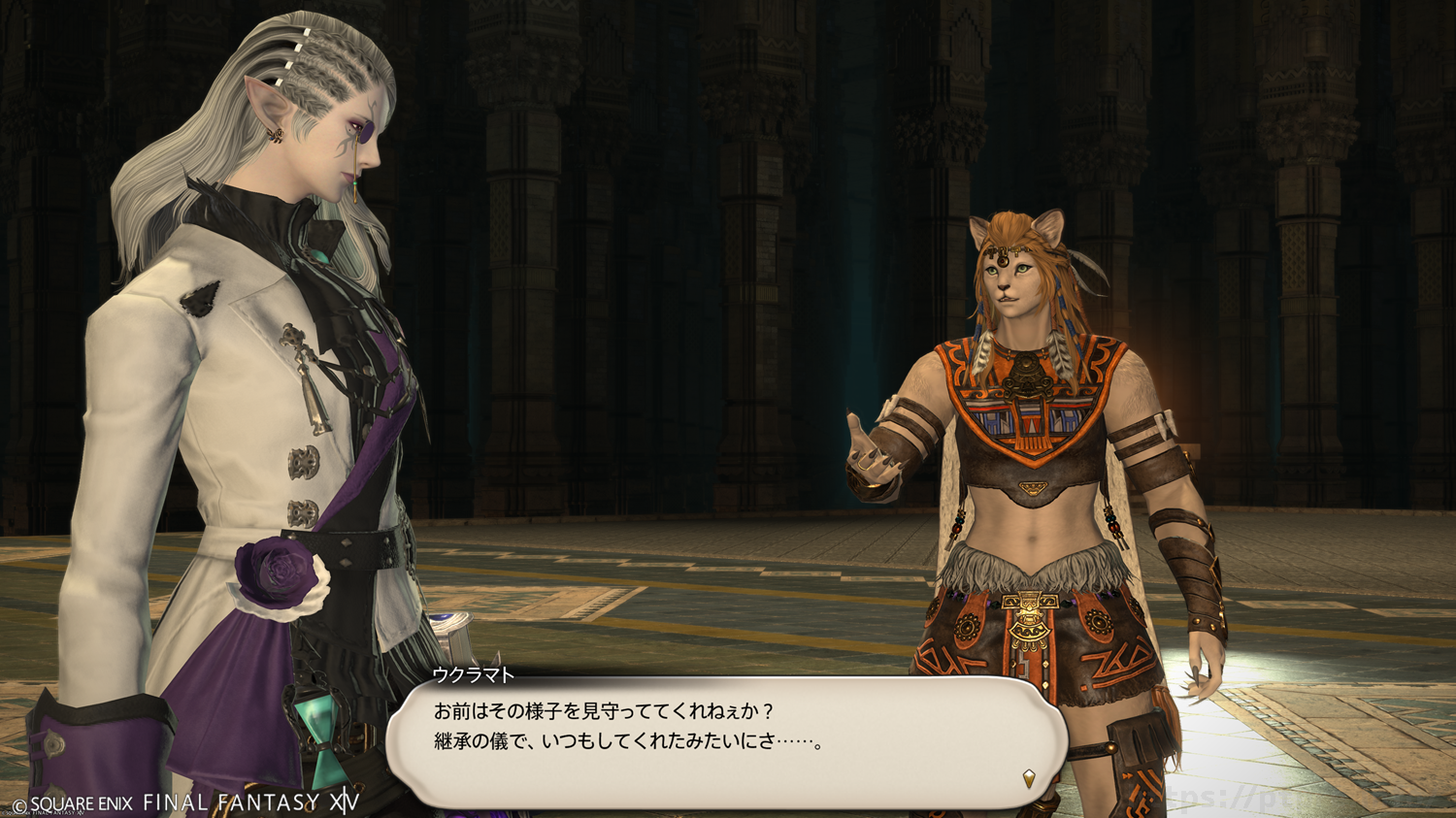
Task: Click the dialogue advance arrow indicator
Action: 1029,777
